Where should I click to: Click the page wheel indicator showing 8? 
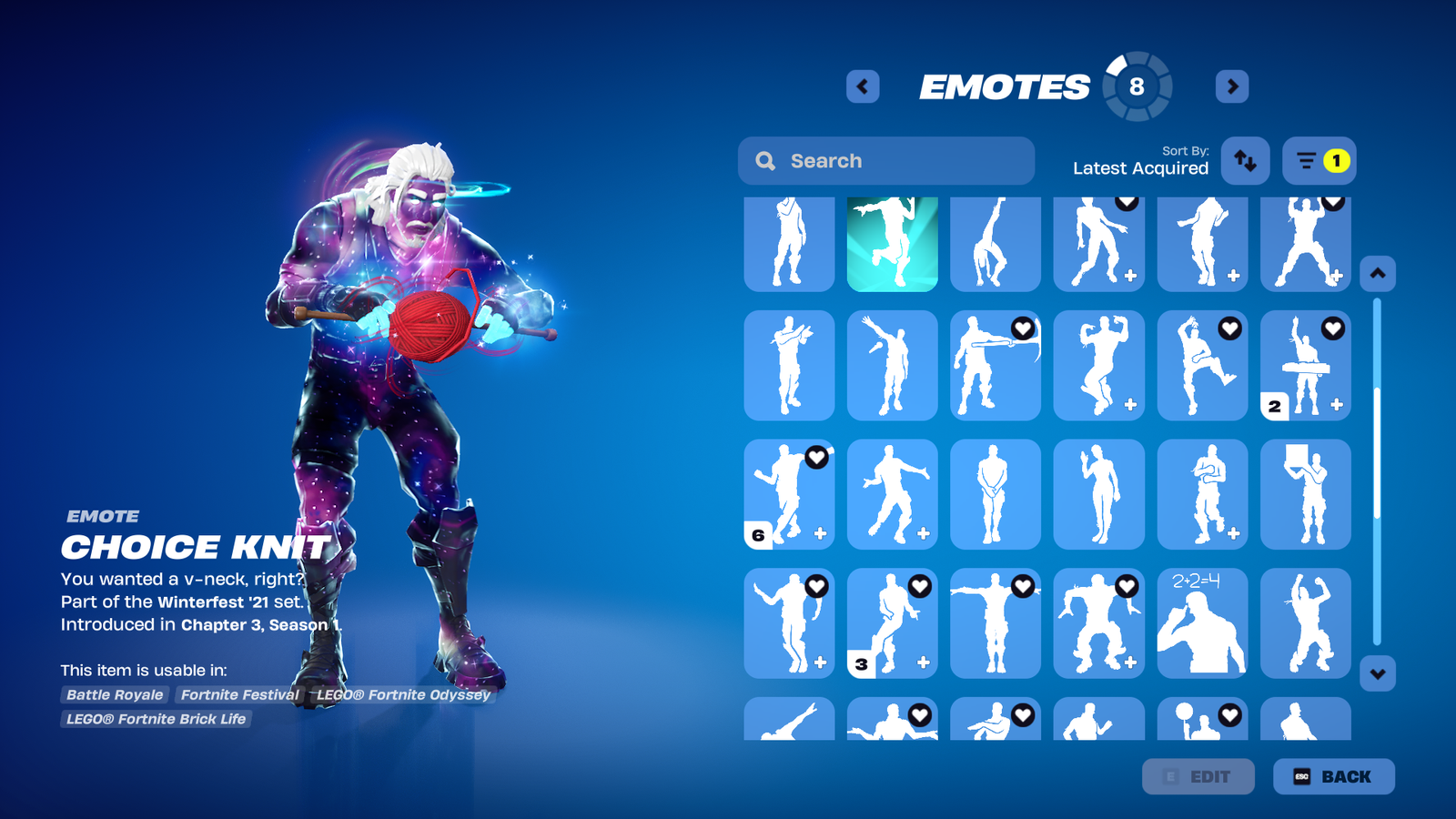(1136, 86)
